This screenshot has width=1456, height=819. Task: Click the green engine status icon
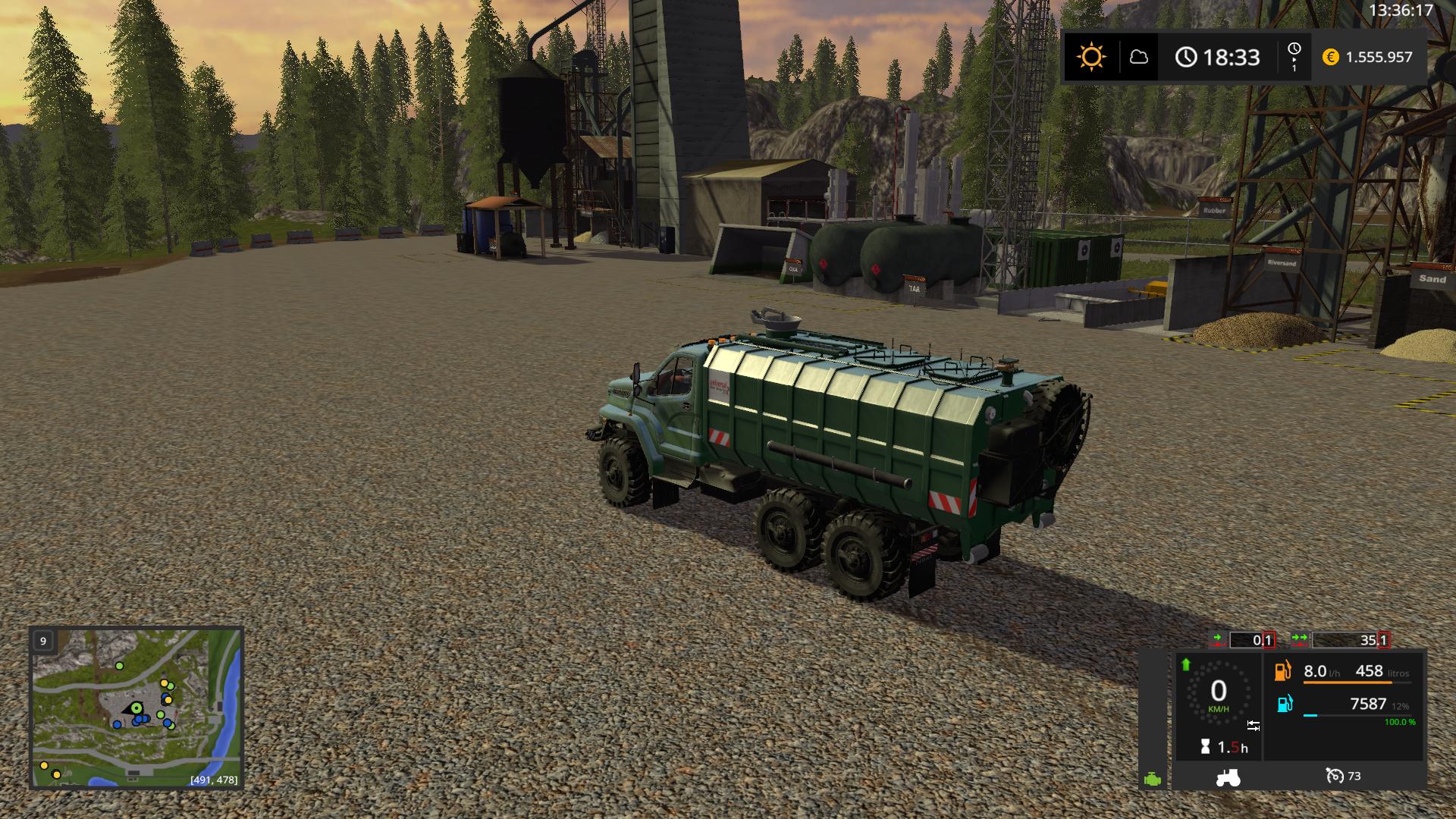tap(1153, 779)
